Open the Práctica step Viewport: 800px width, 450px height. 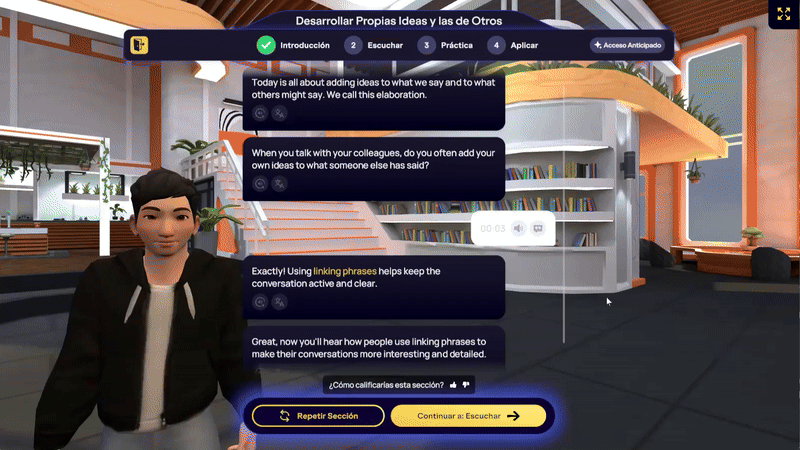point(445,45)
